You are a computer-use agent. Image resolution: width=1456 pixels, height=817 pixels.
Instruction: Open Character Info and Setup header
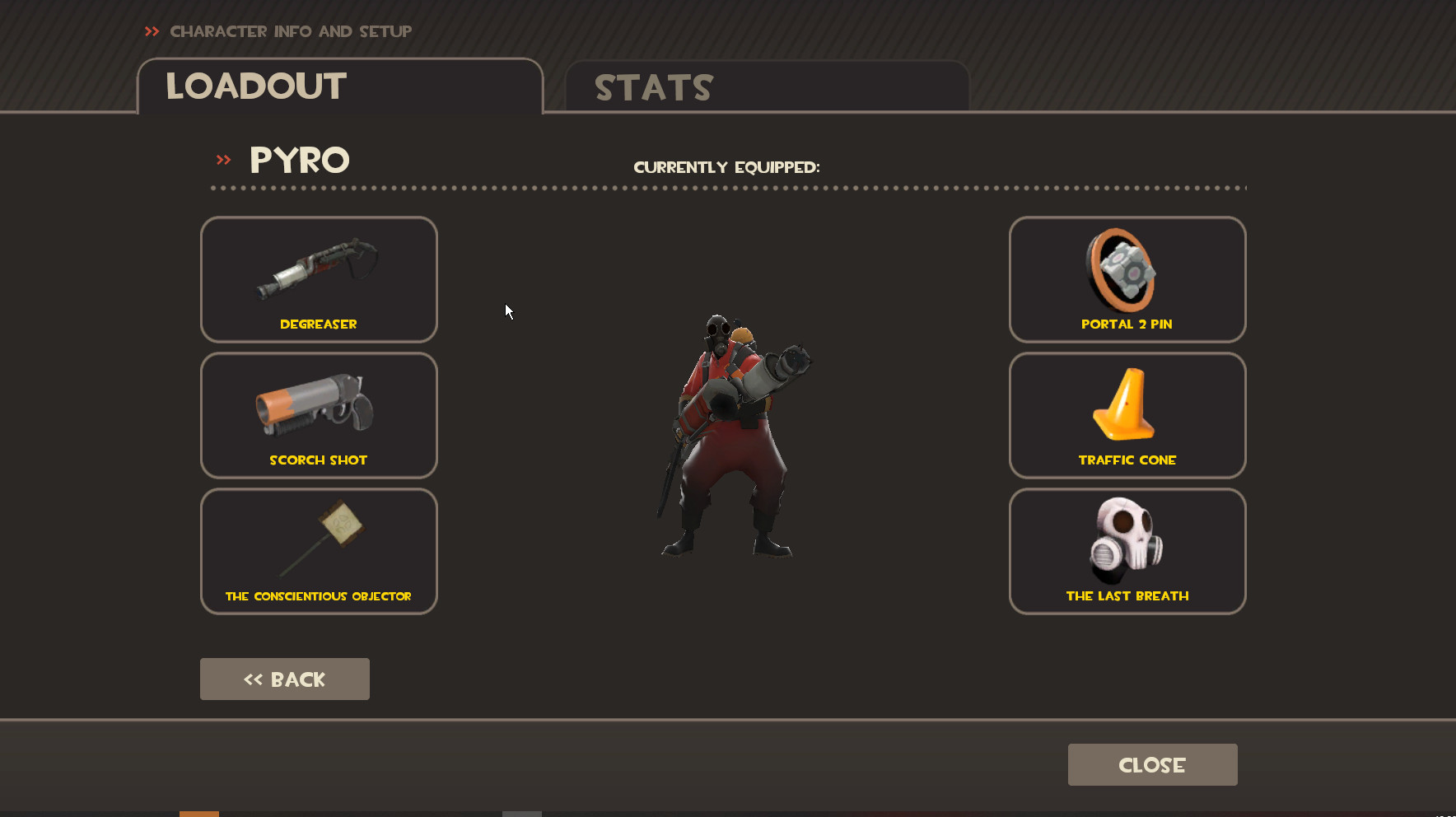[290, 31]
